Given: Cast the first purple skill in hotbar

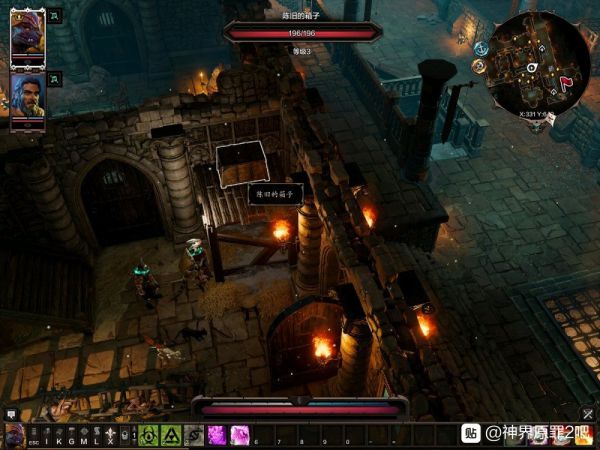Looking at the screenshot, I should (x=216, y=435).
